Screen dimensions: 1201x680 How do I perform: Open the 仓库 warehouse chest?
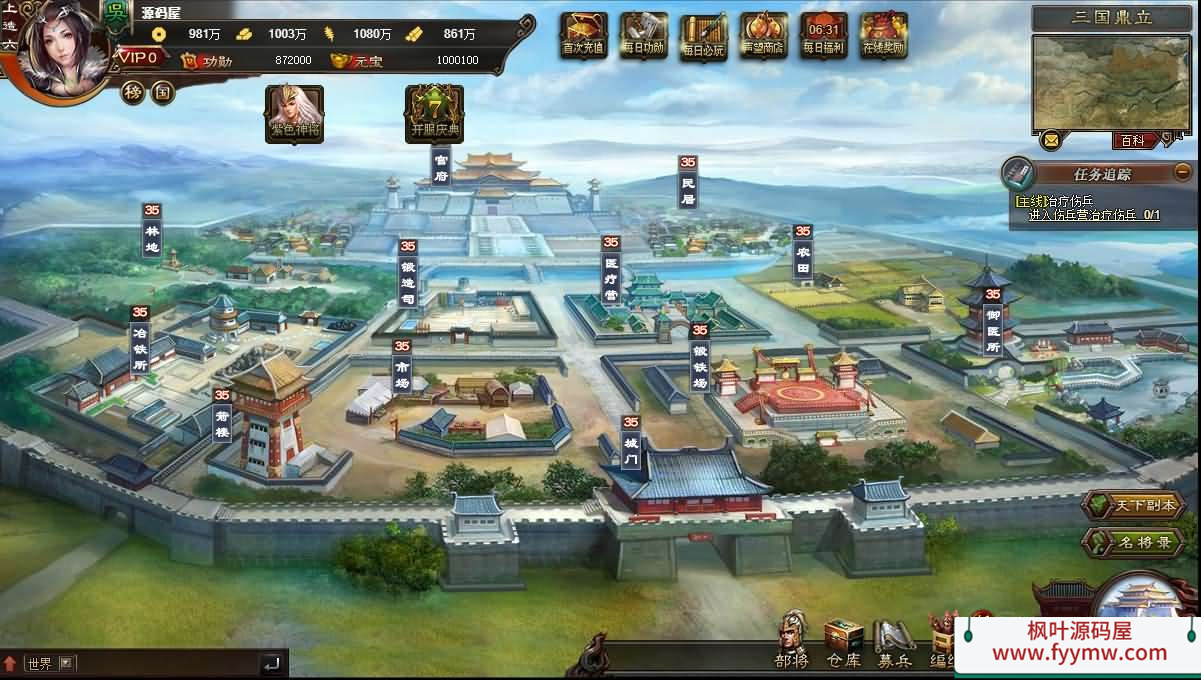coord(843,640)
